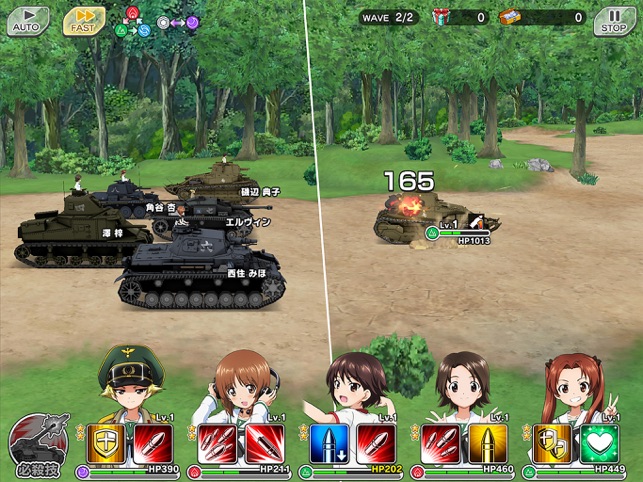The height and width of the screenshot is (482, 643).
Task: Activate the red-haired girl's double shield skill
Action: [555, 443]
